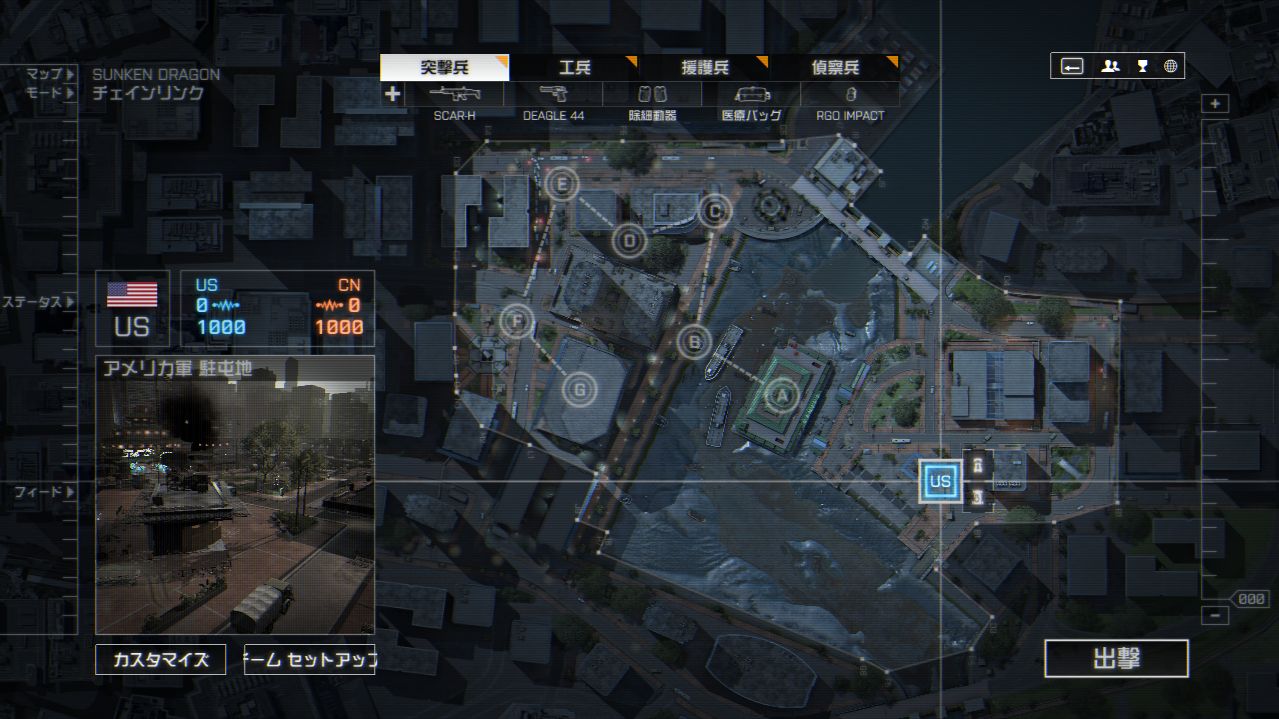The height and width of the screenshot is (719, 1279).
Task: Select the 援護兵 class tab
Action: point(705,68)
